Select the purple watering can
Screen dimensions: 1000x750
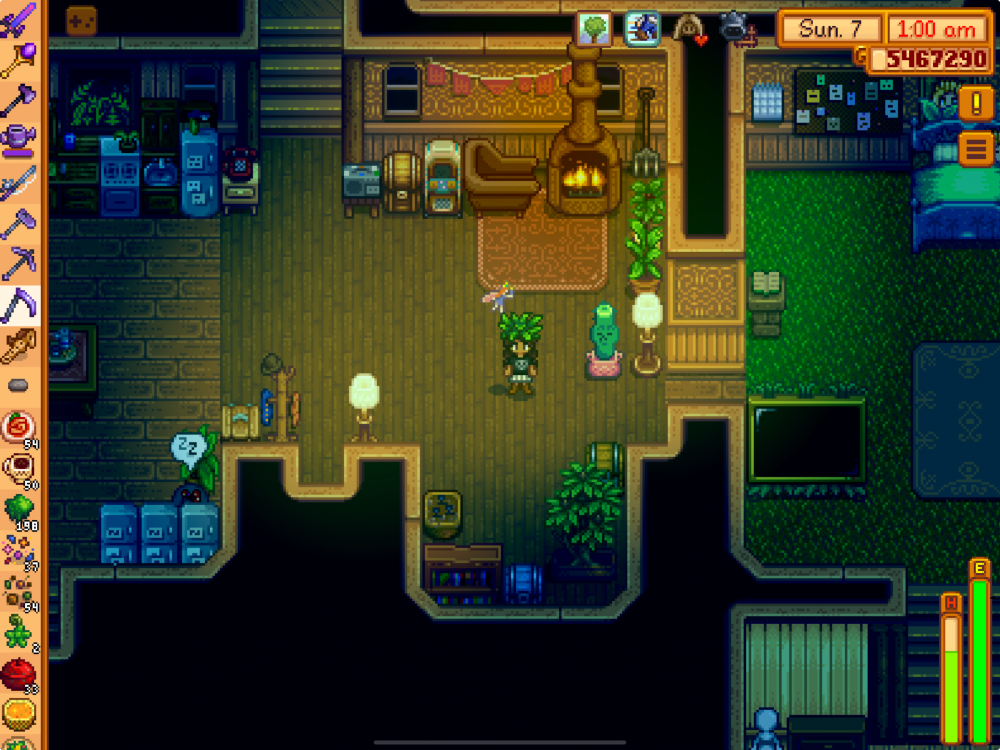[19, 141]
